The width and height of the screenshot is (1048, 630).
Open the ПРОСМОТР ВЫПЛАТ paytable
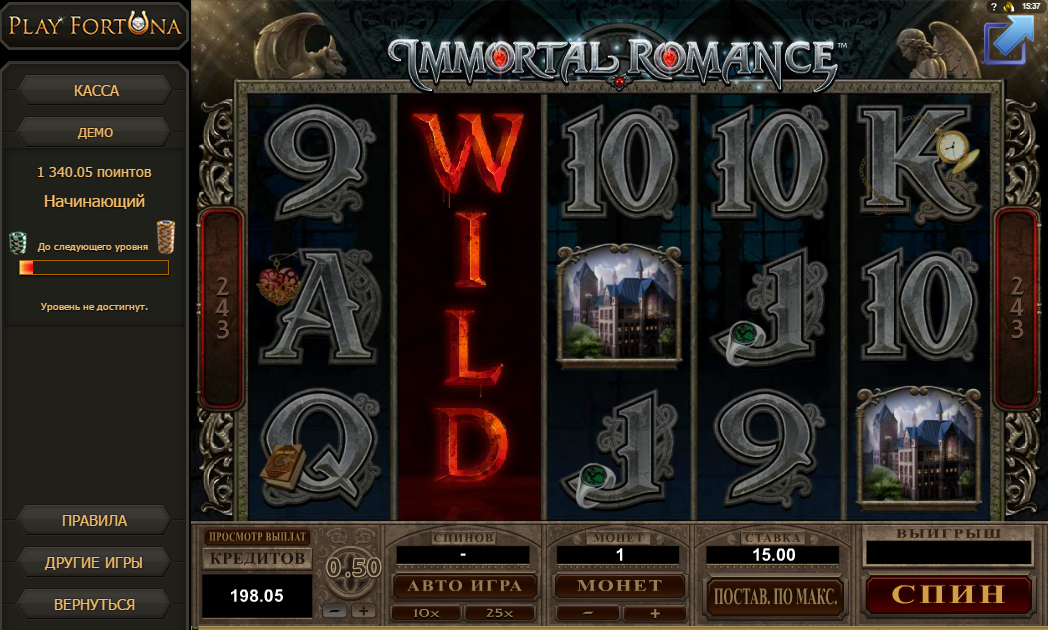[257, 537]
